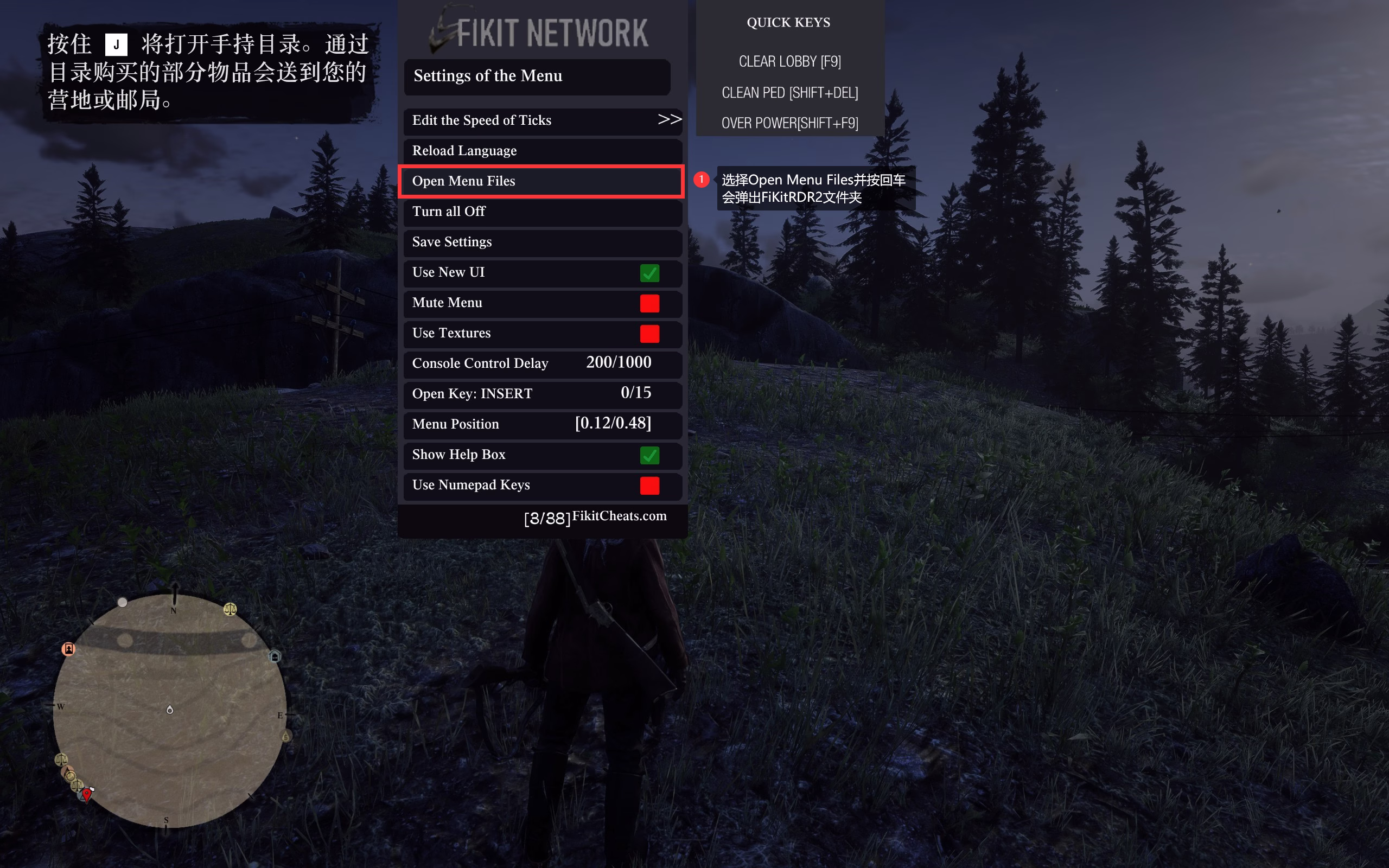
Task: Activate Turn all Off
Action: point(543,212)
